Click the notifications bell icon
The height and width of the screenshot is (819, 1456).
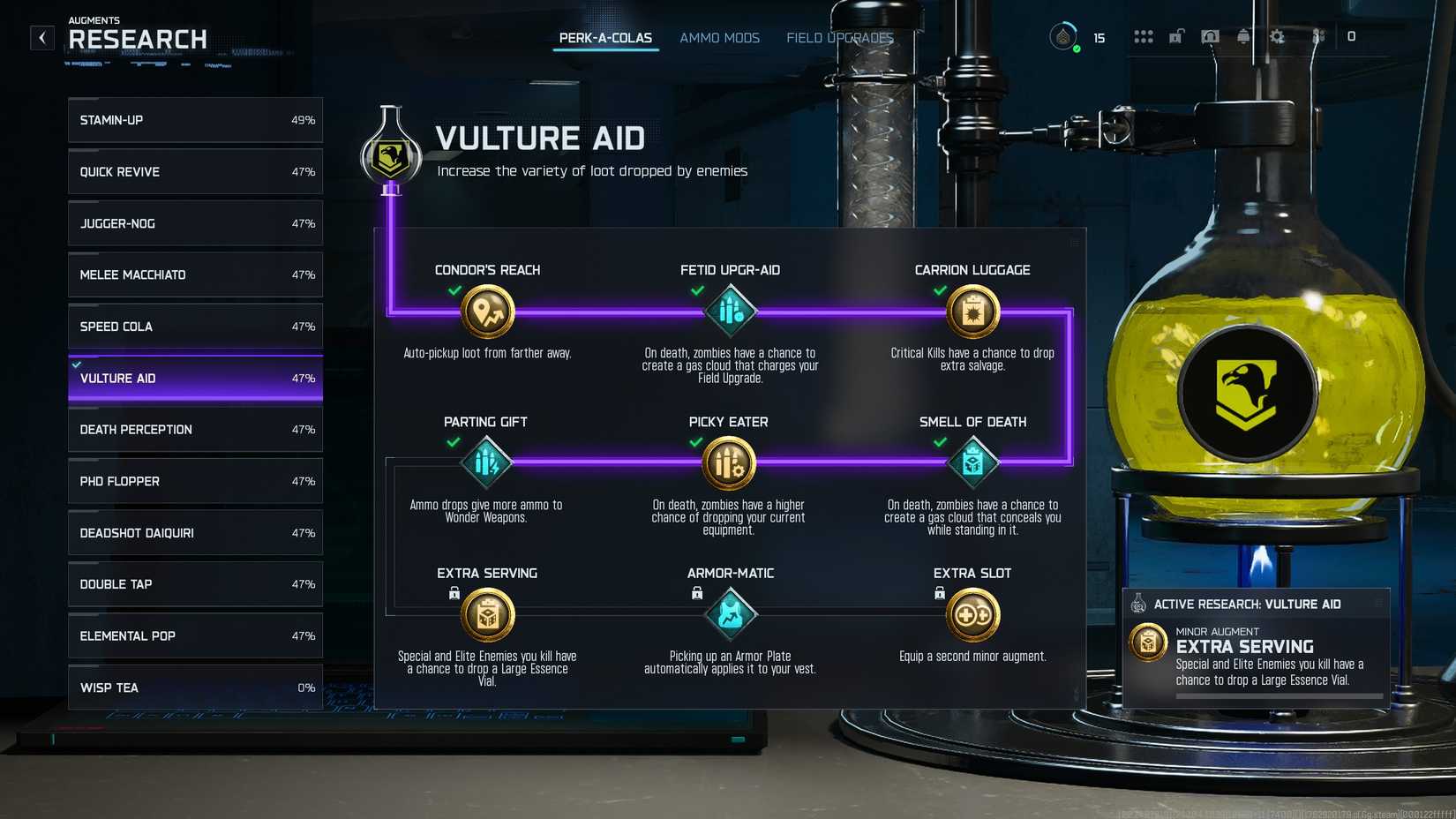[1243, 37]
